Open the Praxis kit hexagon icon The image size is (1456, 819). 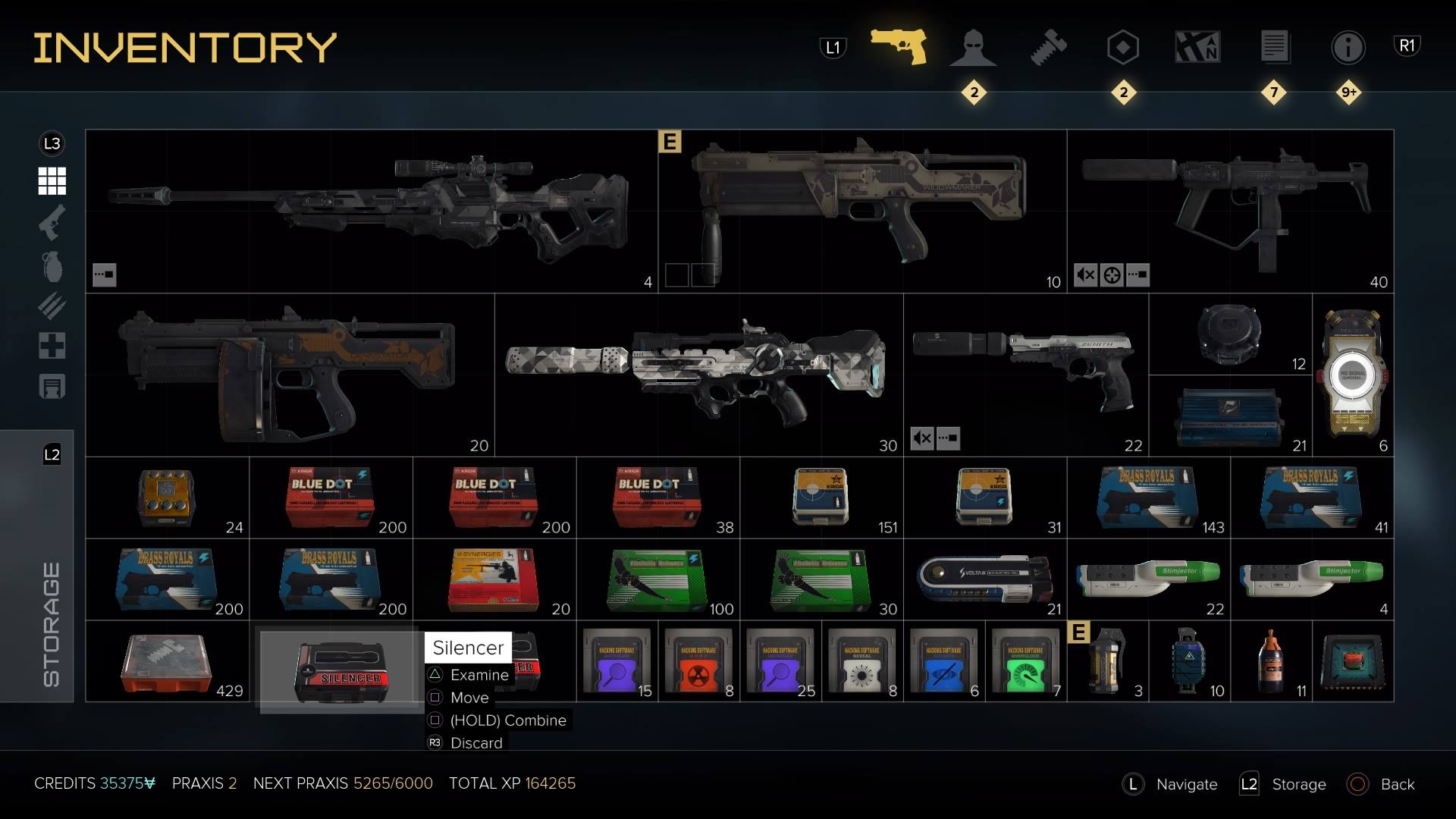(1122, 47)
